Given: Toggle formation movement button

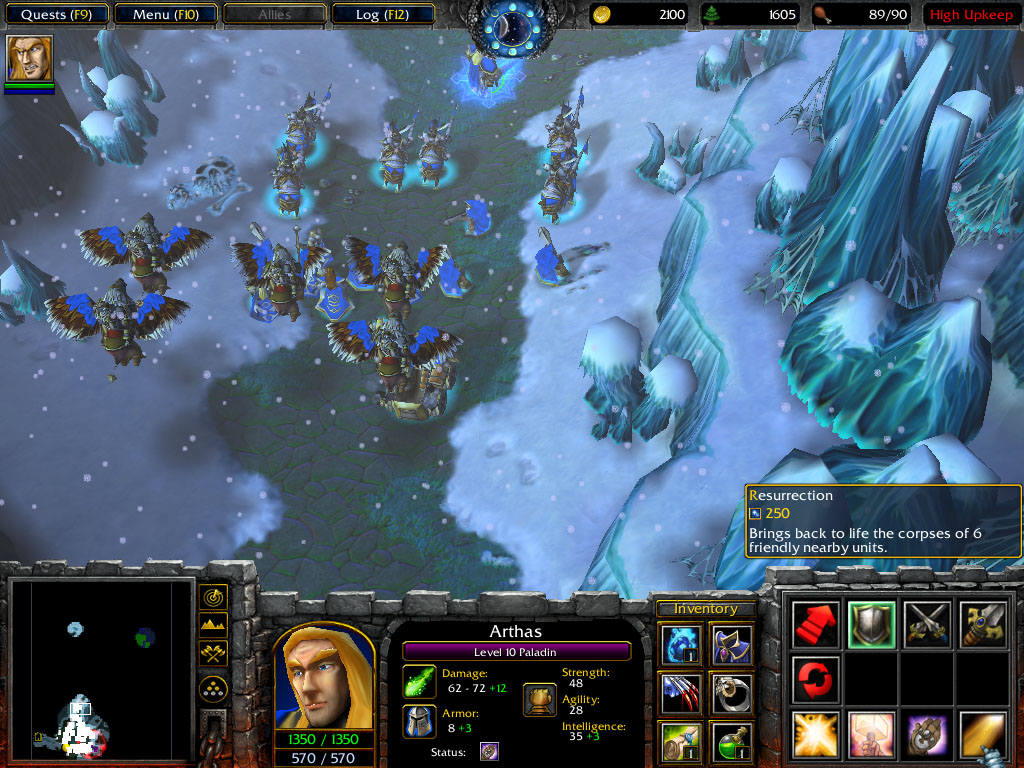Looking at the screenshot, I should [x=213, y=688].
